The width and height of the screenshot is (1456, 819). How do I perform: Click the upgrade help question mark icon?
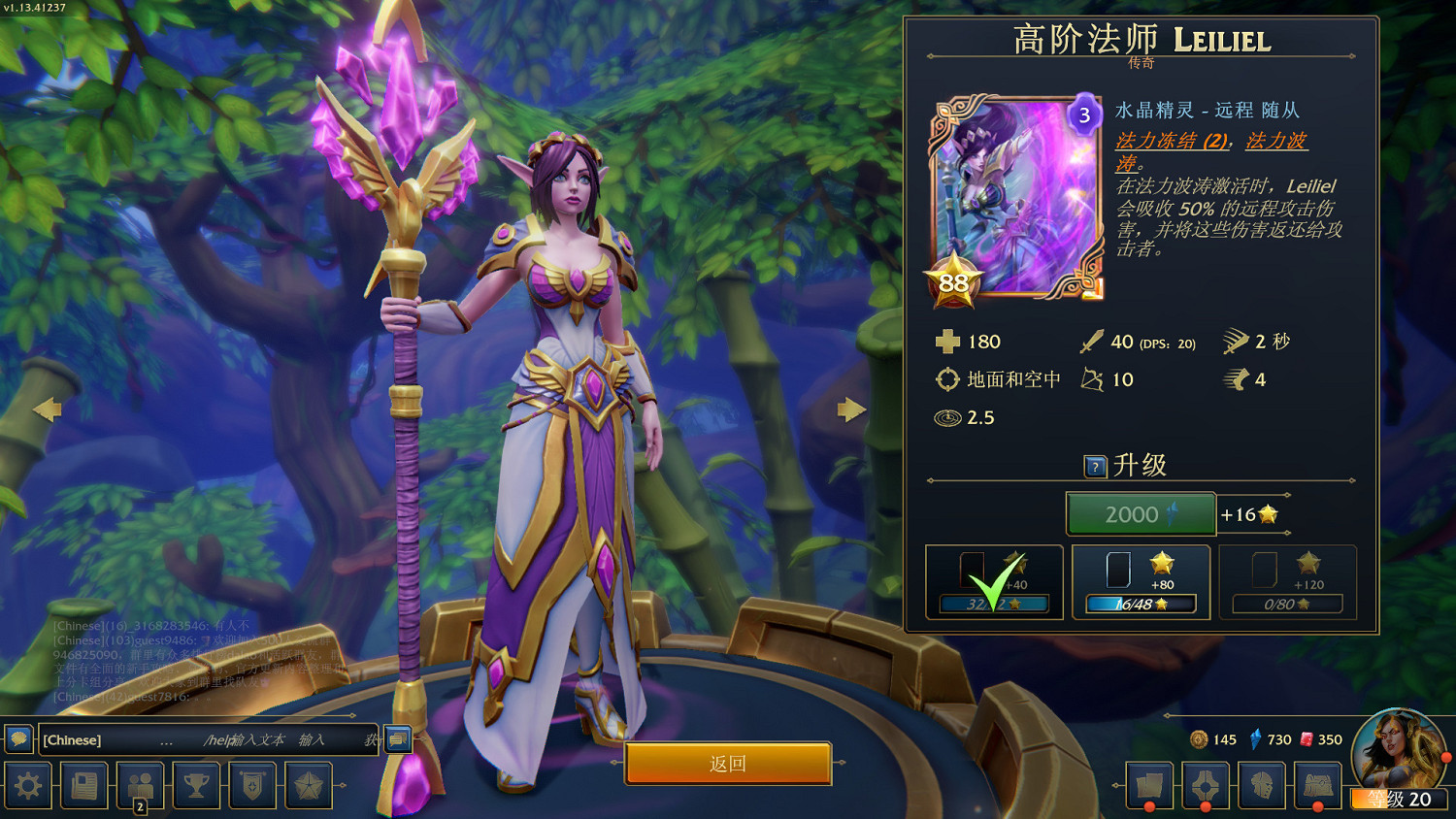click(x=1096, y=466)
